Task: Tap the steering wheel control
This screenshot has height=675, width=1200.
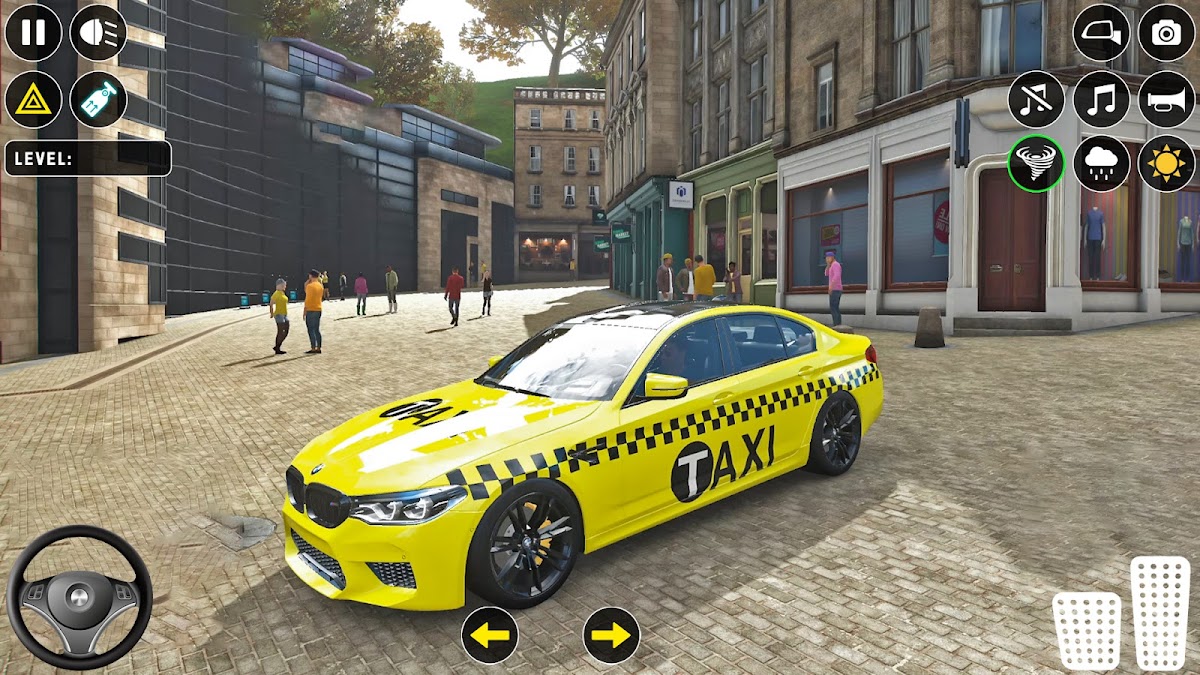Action: coord(79,597)
